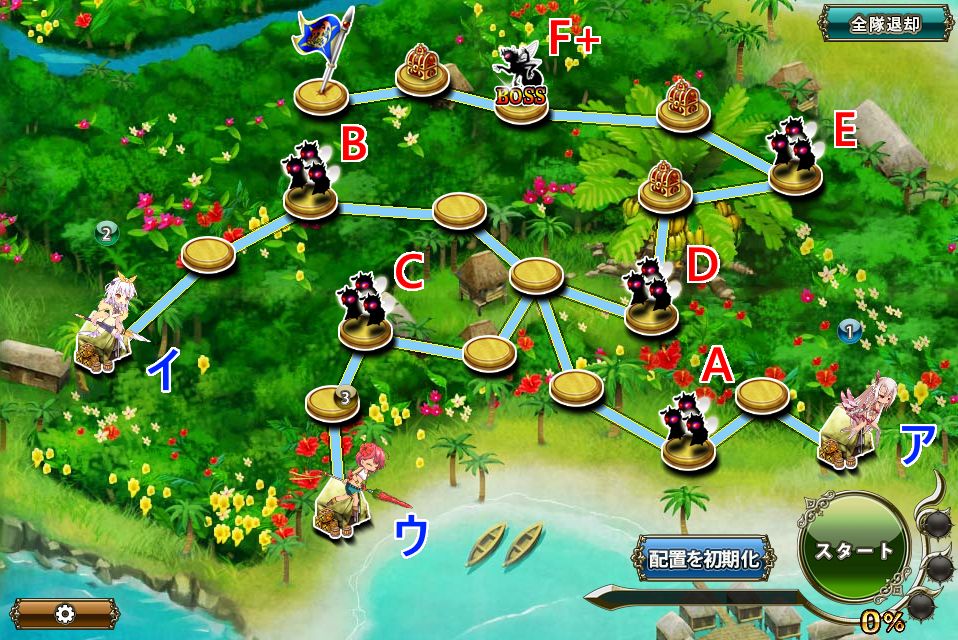Choose squad 3 with the red-haired girl
This screenshot has width=958, height=640.
(x=350, y=493)
